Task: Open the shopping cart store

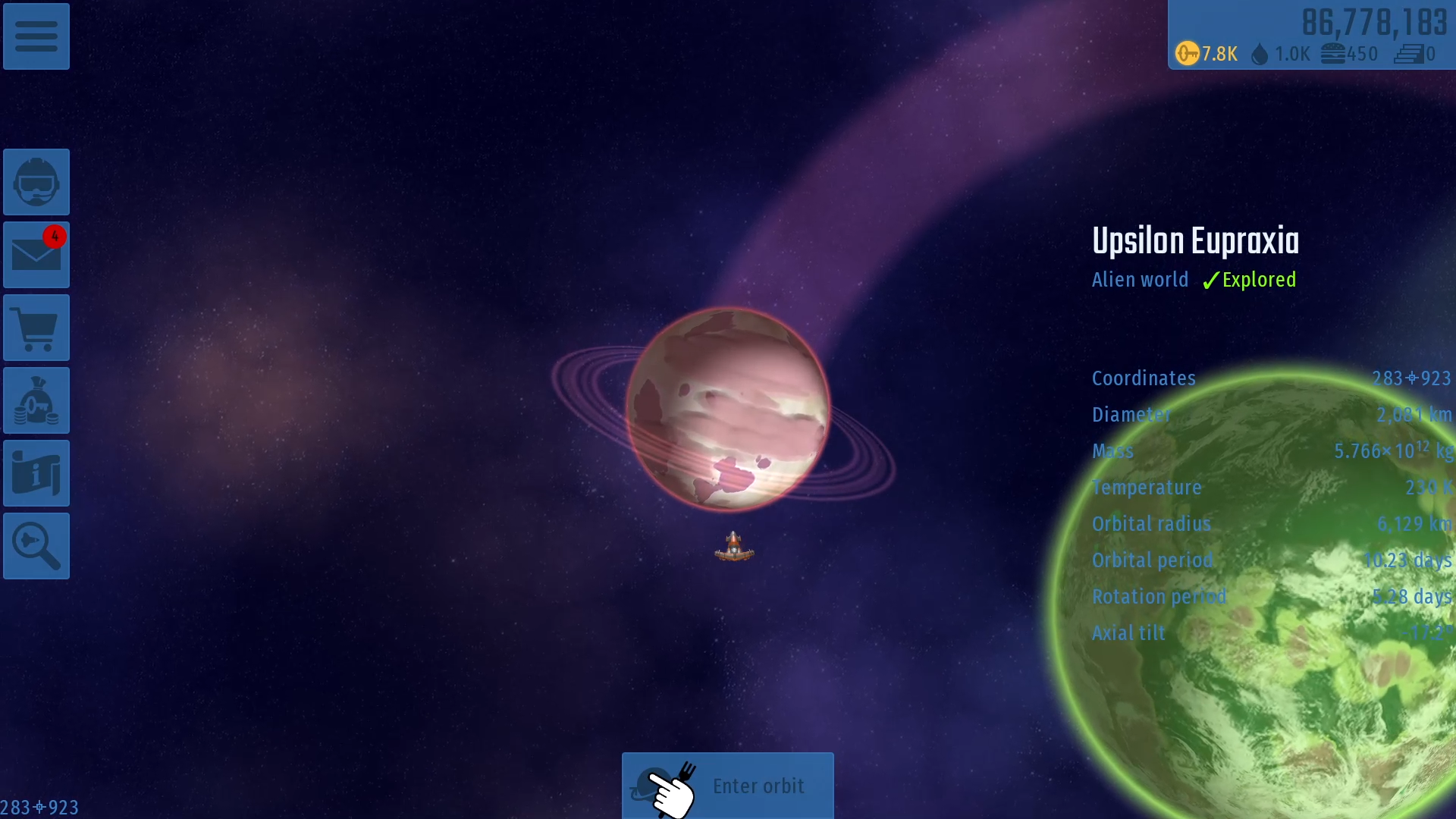Action: tap(36, 328)
